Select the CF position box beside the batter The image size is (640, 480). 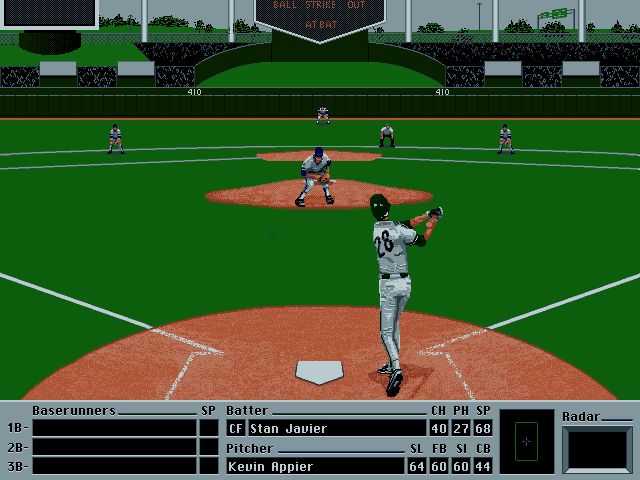(236, 429)
